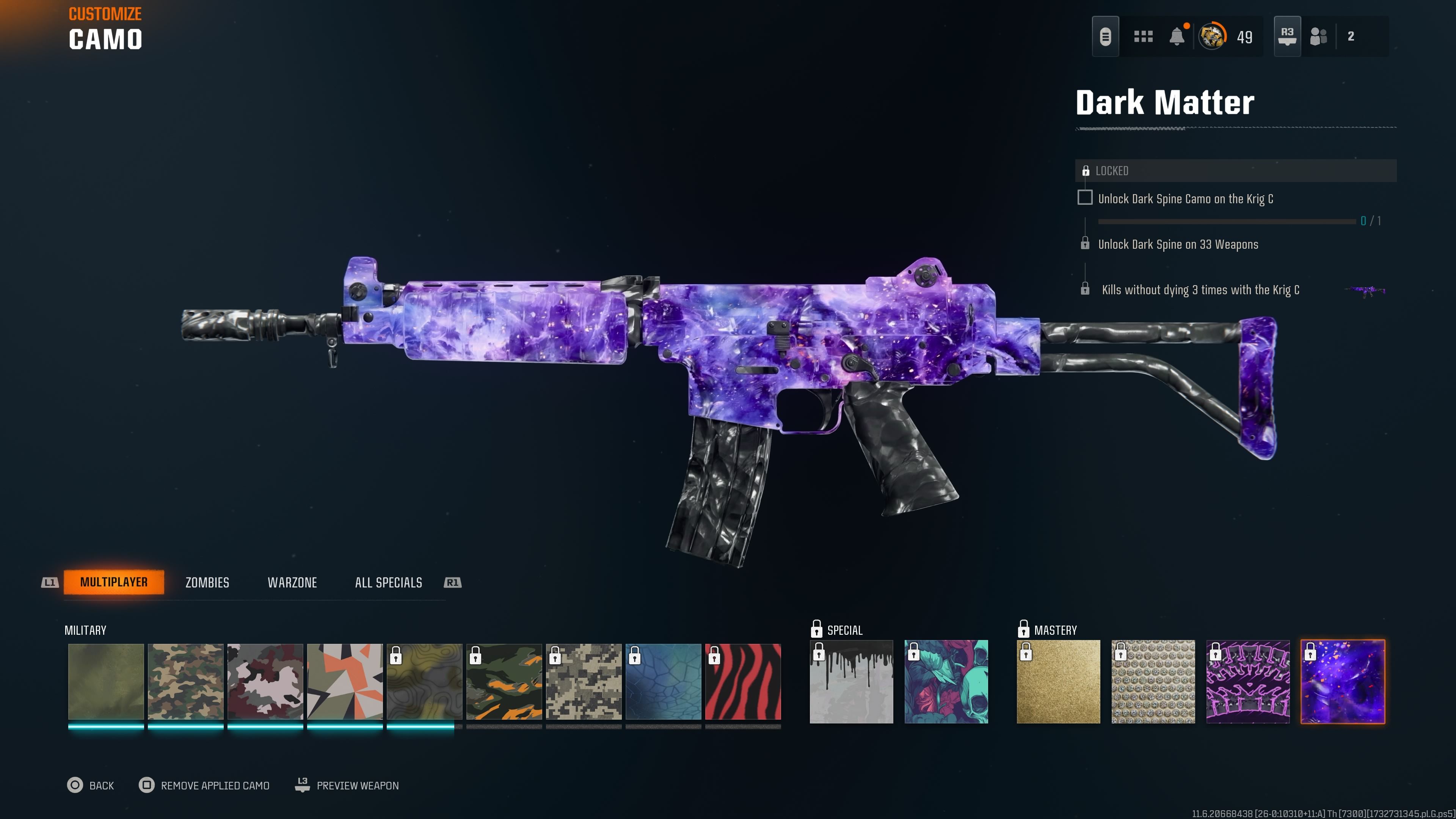Select the plain olive green military camo

click(106, 682)
